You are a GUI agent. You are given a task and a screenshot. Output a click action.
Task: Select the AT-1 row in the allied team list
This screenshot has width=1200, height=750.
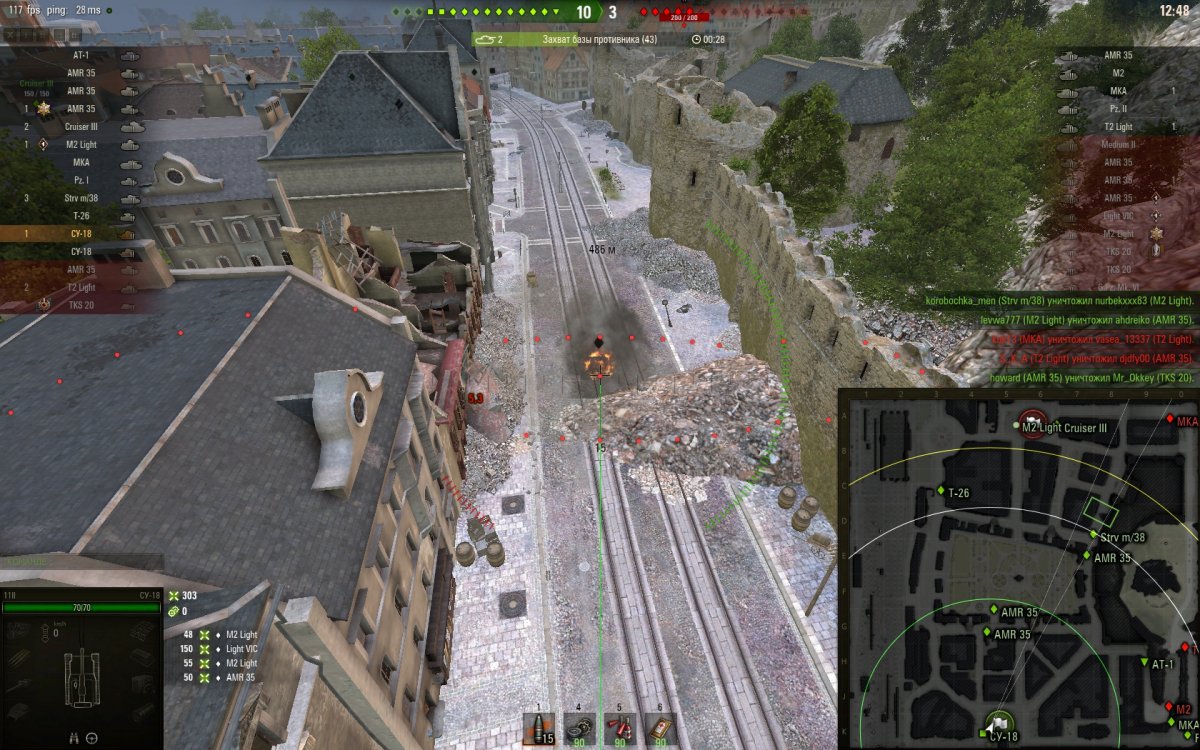pos(80,56)
